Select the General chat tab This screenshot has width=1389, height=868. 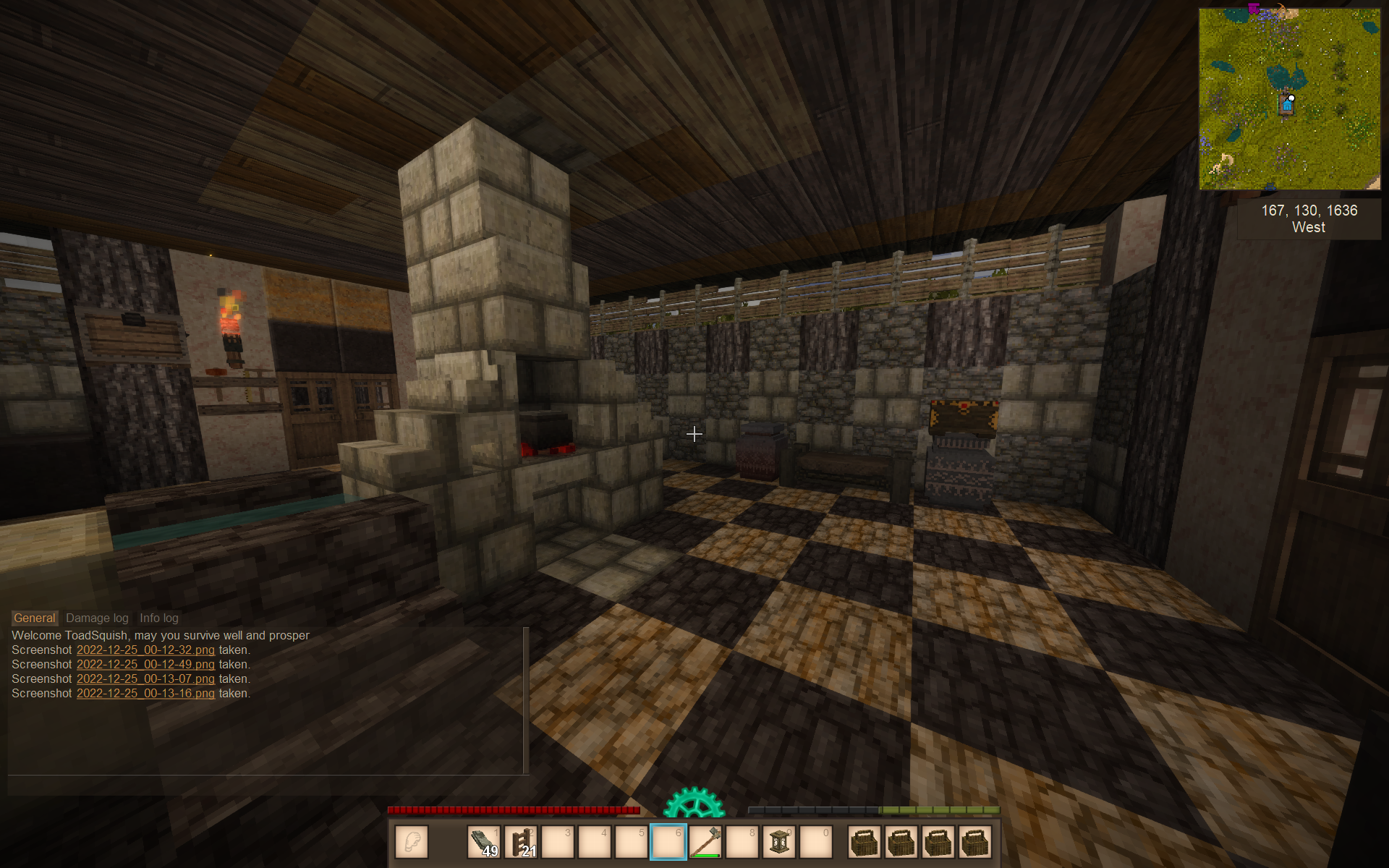pos(34,618)
